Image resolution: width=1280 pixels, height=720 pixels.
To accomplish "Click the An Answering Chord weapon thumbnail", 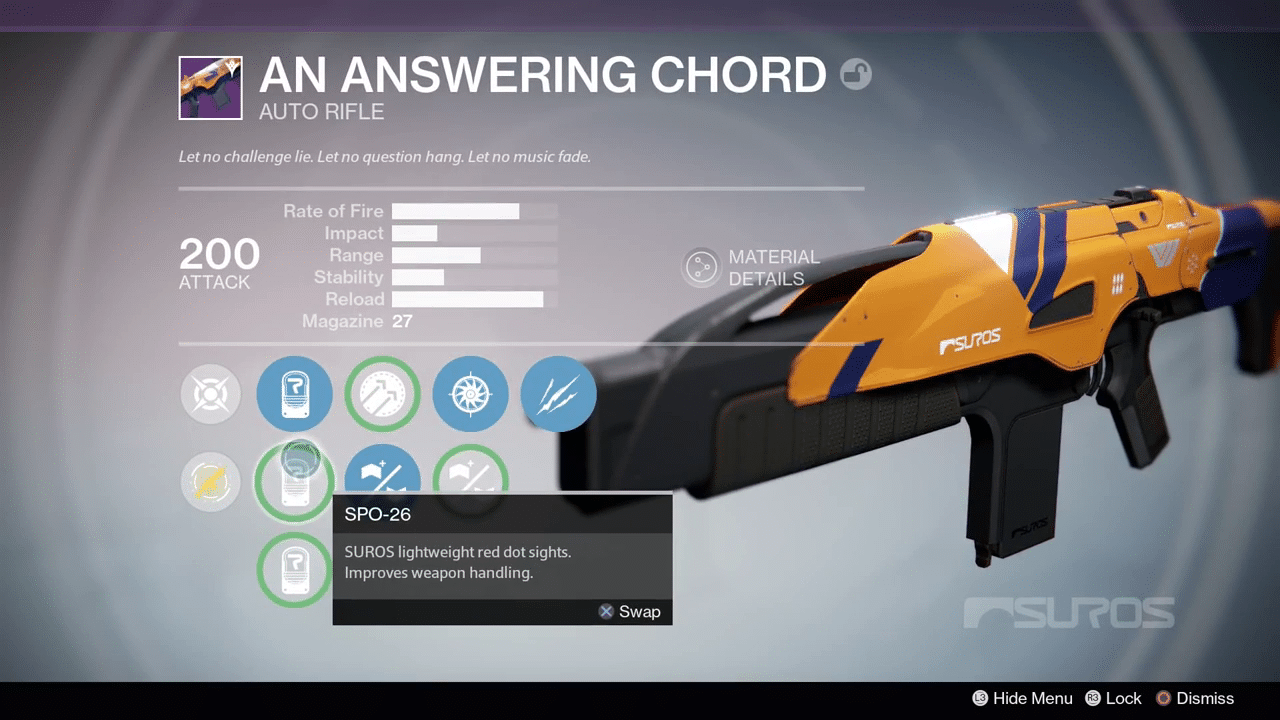I will coord(210,88).
